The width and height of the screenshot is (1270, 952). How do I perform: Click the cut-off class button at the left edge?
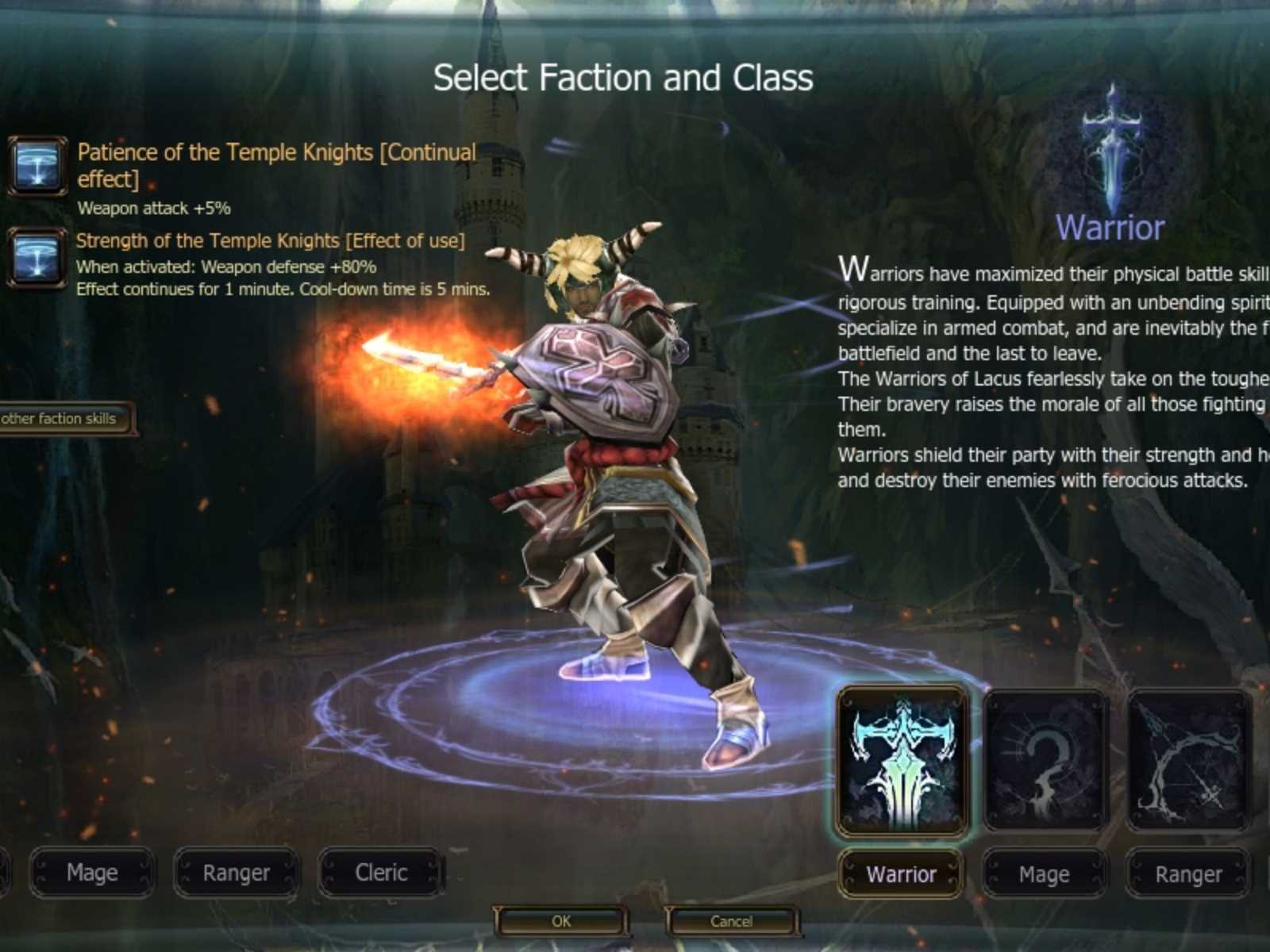pyautogui.click(x=6, y=873)
